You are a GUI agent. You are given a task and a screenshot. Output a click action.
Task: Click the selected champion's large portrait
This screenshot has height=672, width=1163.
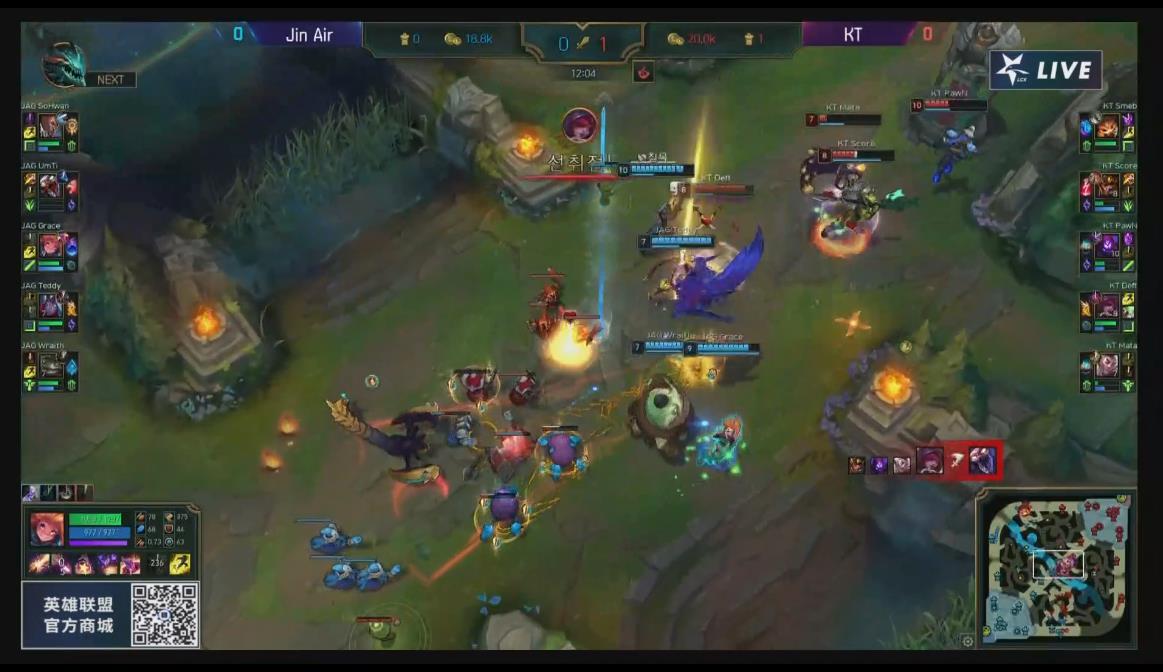tap(47, 529)
